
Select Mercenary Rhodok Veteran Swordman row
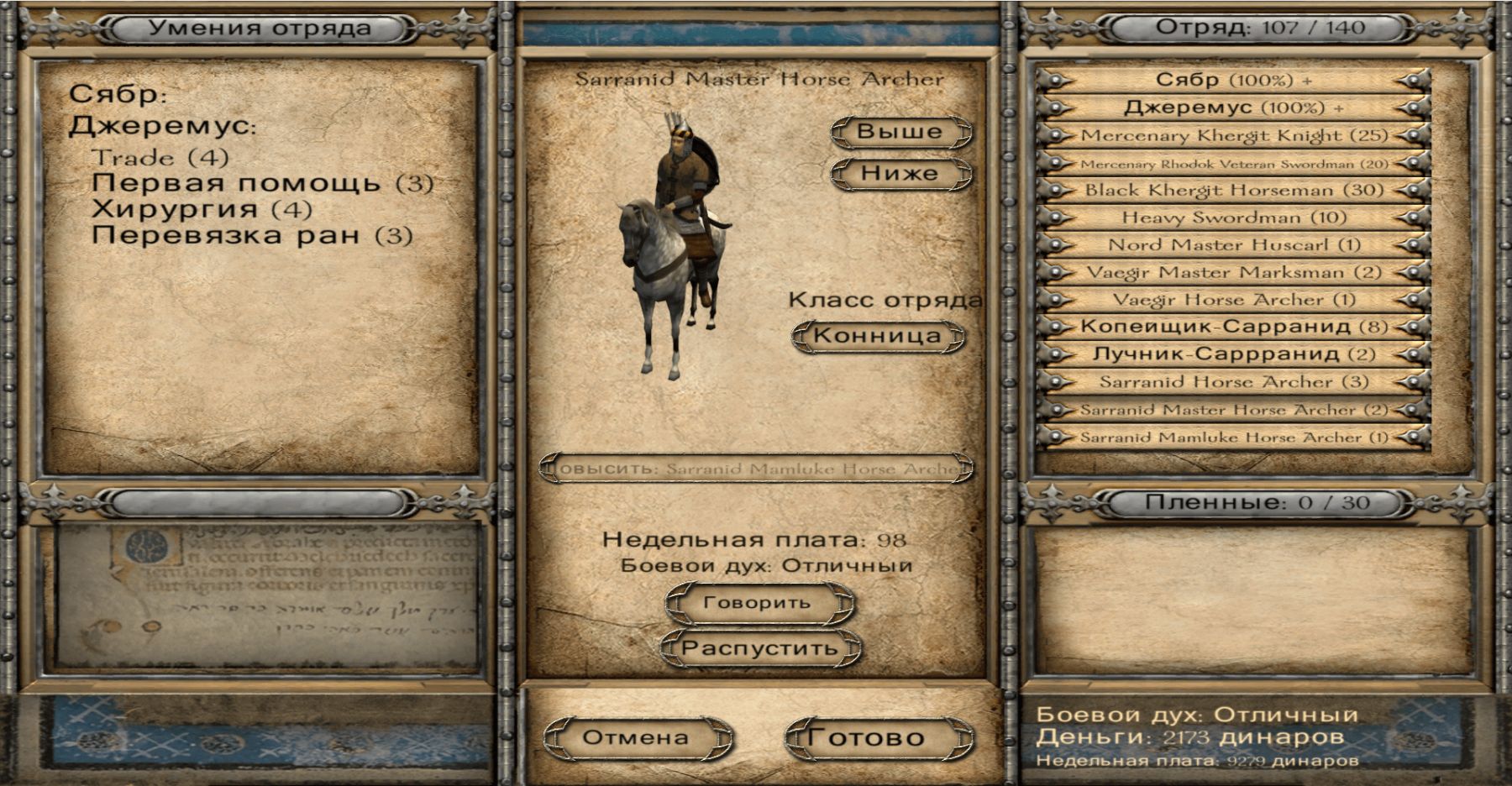click(1233, 163)
